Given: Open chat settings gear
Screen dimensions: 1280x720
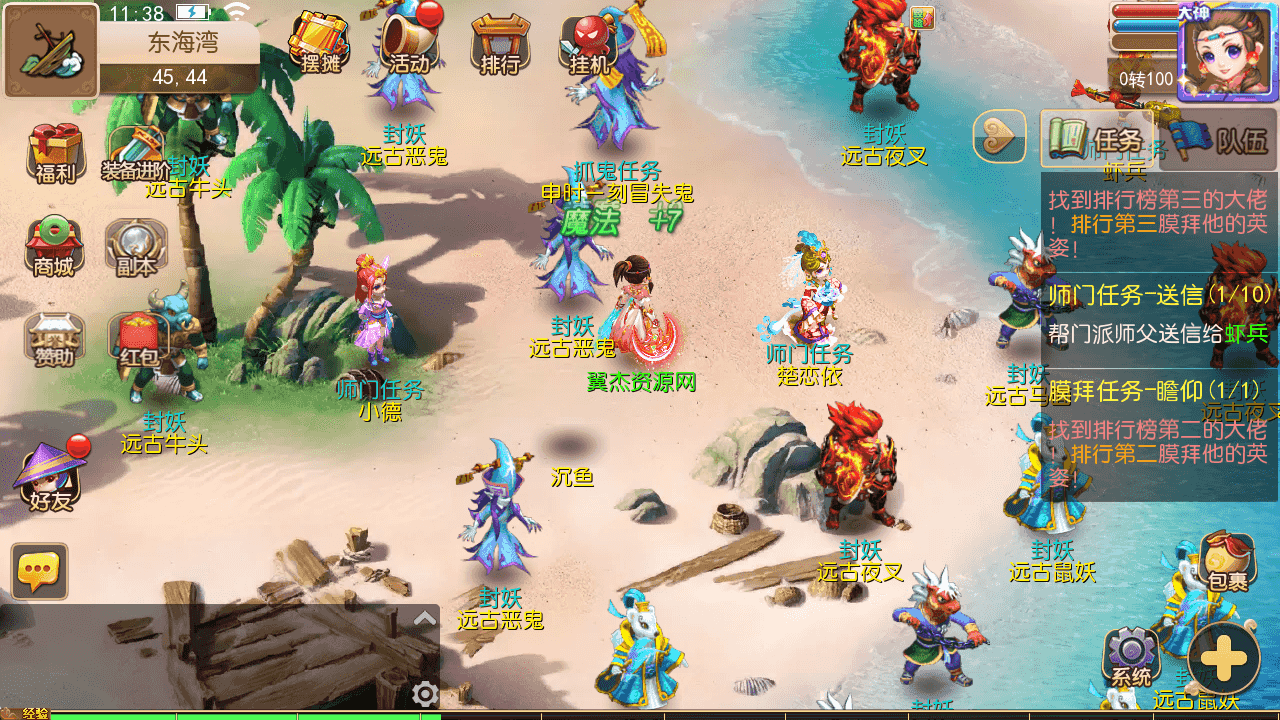Looking at the screenshot, I should 425,693.
